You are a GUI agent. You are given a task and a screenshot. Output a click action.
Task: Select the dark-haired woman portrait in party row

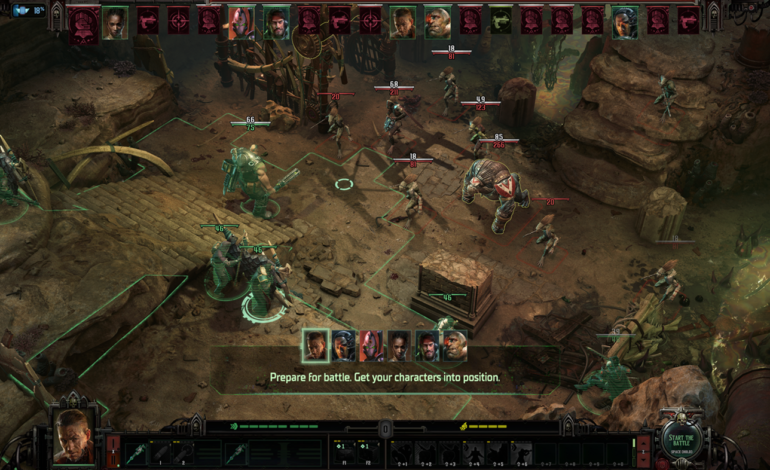tap(399, 345)
